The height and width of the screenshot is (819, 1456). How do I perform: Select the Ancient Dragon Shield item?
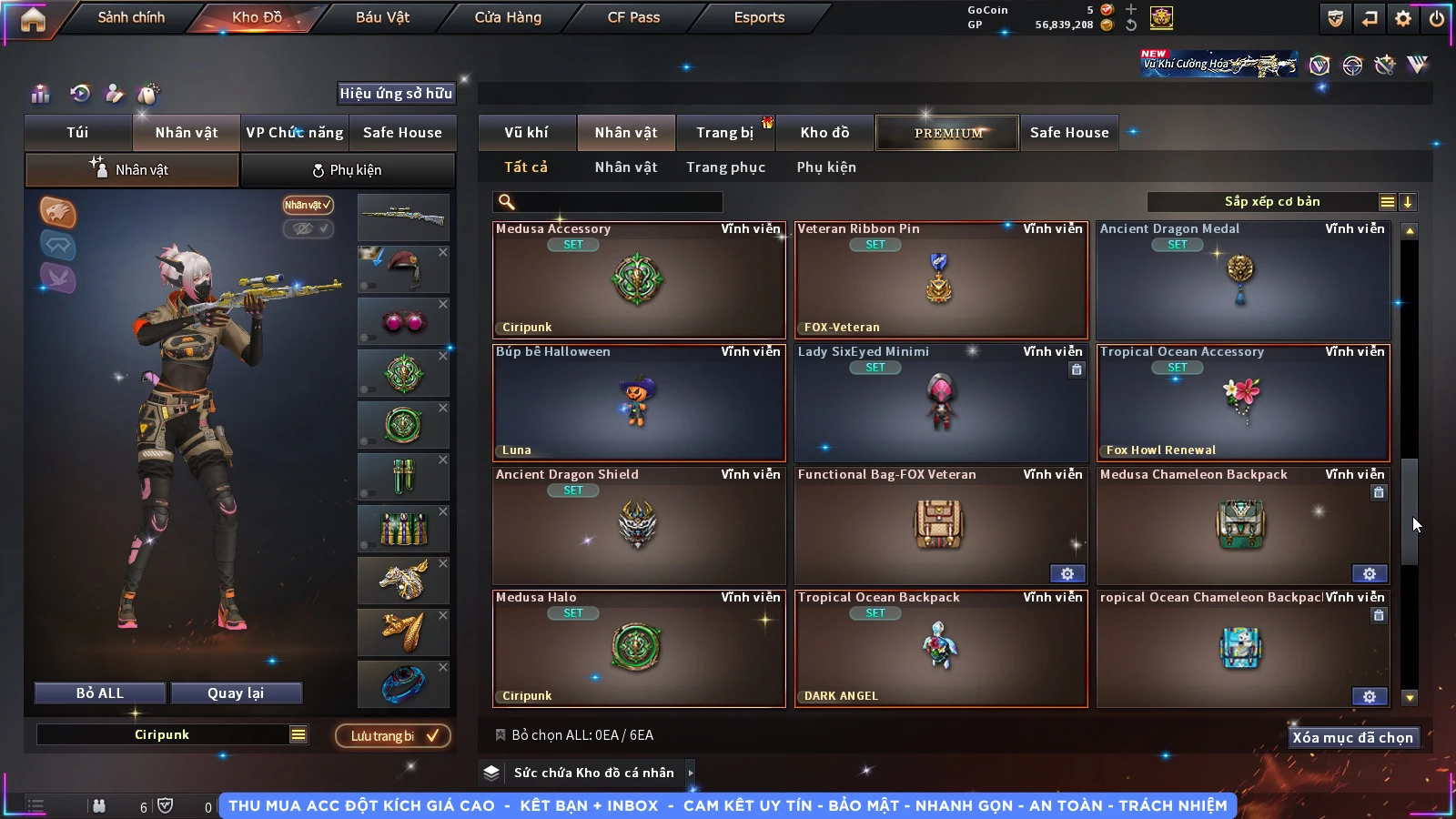639,526
